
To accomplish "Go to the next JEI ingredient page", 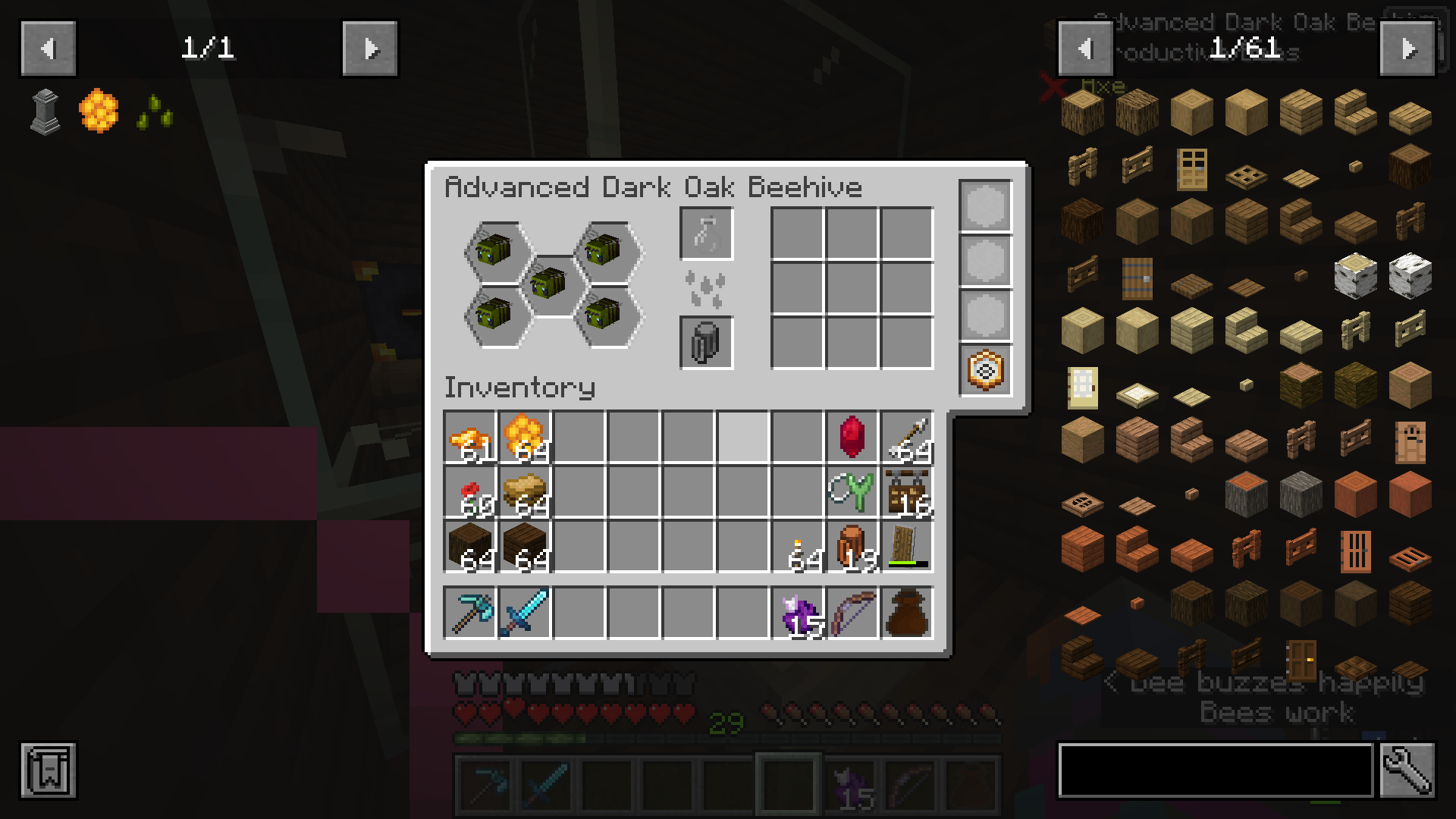I will 1409,47.
